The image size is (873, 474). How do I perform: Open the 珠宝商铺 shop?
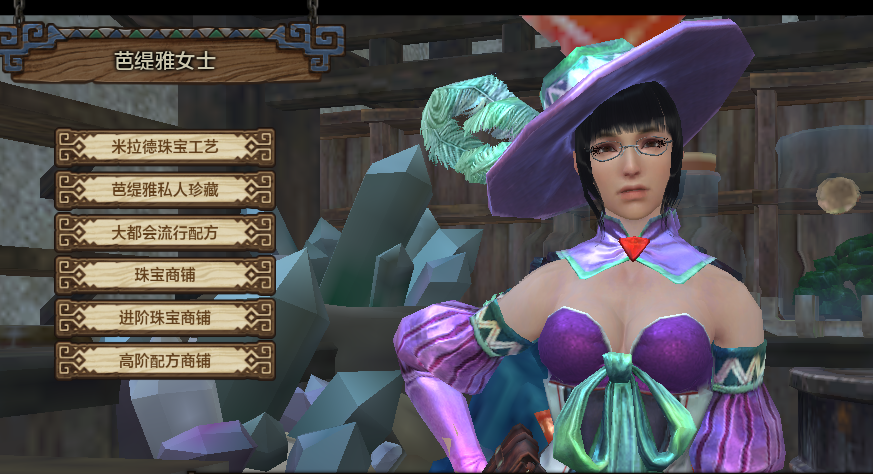click(x=165, y=275)
